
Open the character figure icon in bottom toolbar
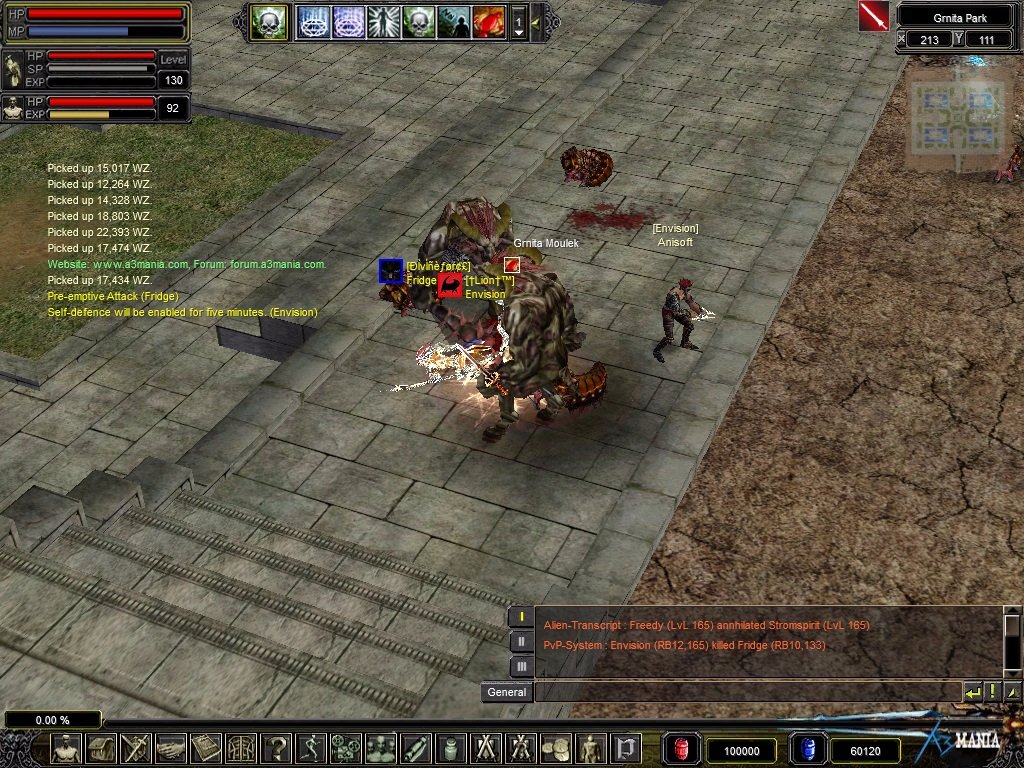coord(66,748)
